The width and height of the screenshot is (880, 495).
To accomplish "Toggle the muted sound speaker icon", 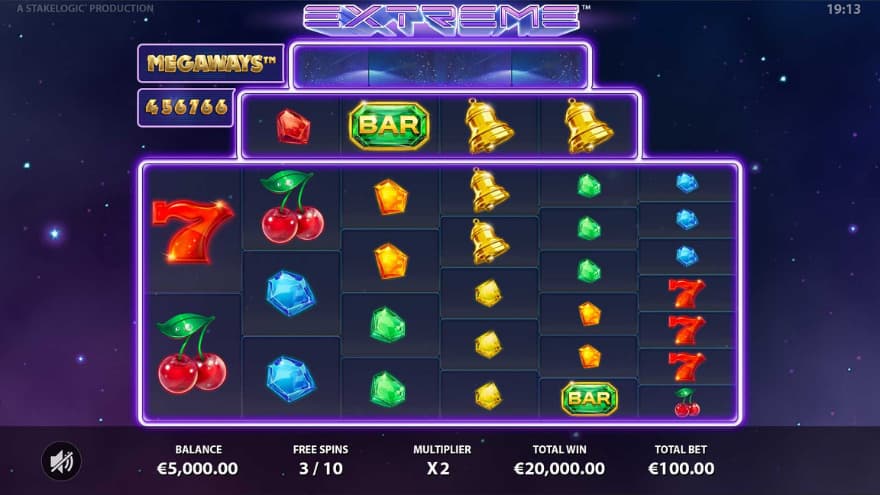I will pos(61,460).
